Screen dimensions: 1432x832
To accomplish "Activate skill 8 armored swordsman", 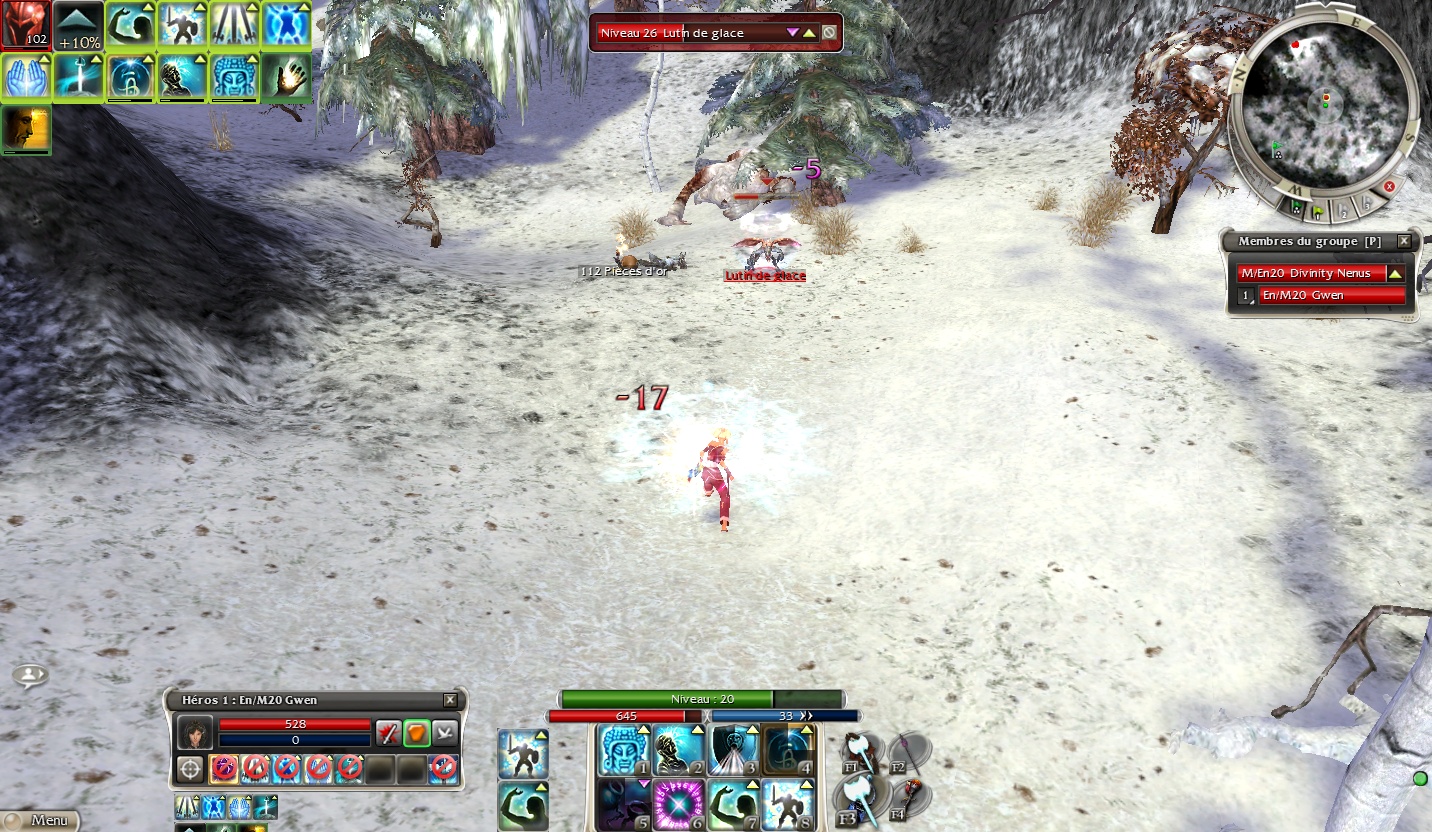I will [x=789, y=805].
